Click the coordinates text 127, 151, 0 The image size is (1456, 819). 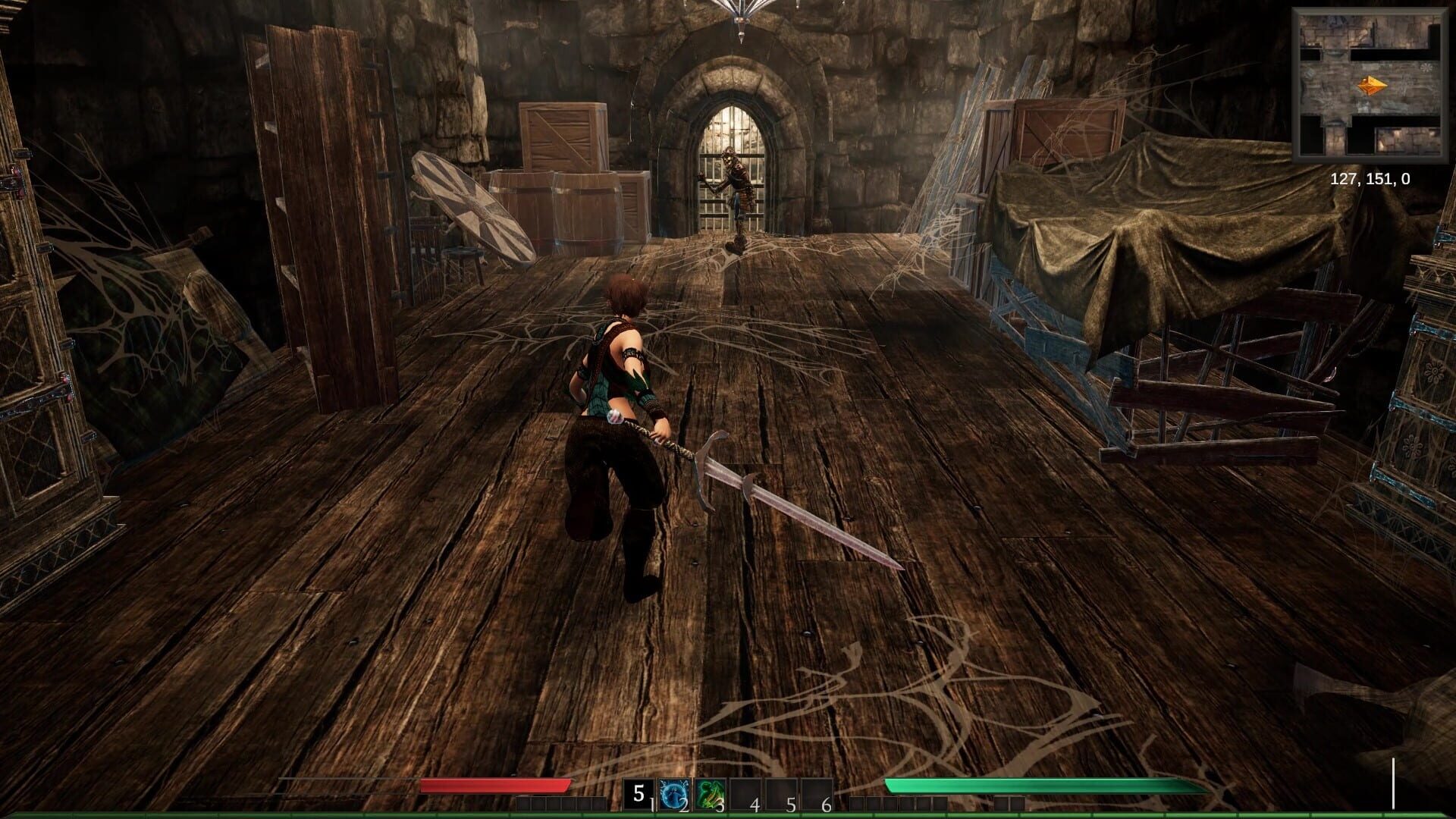tap(1370, 180)
